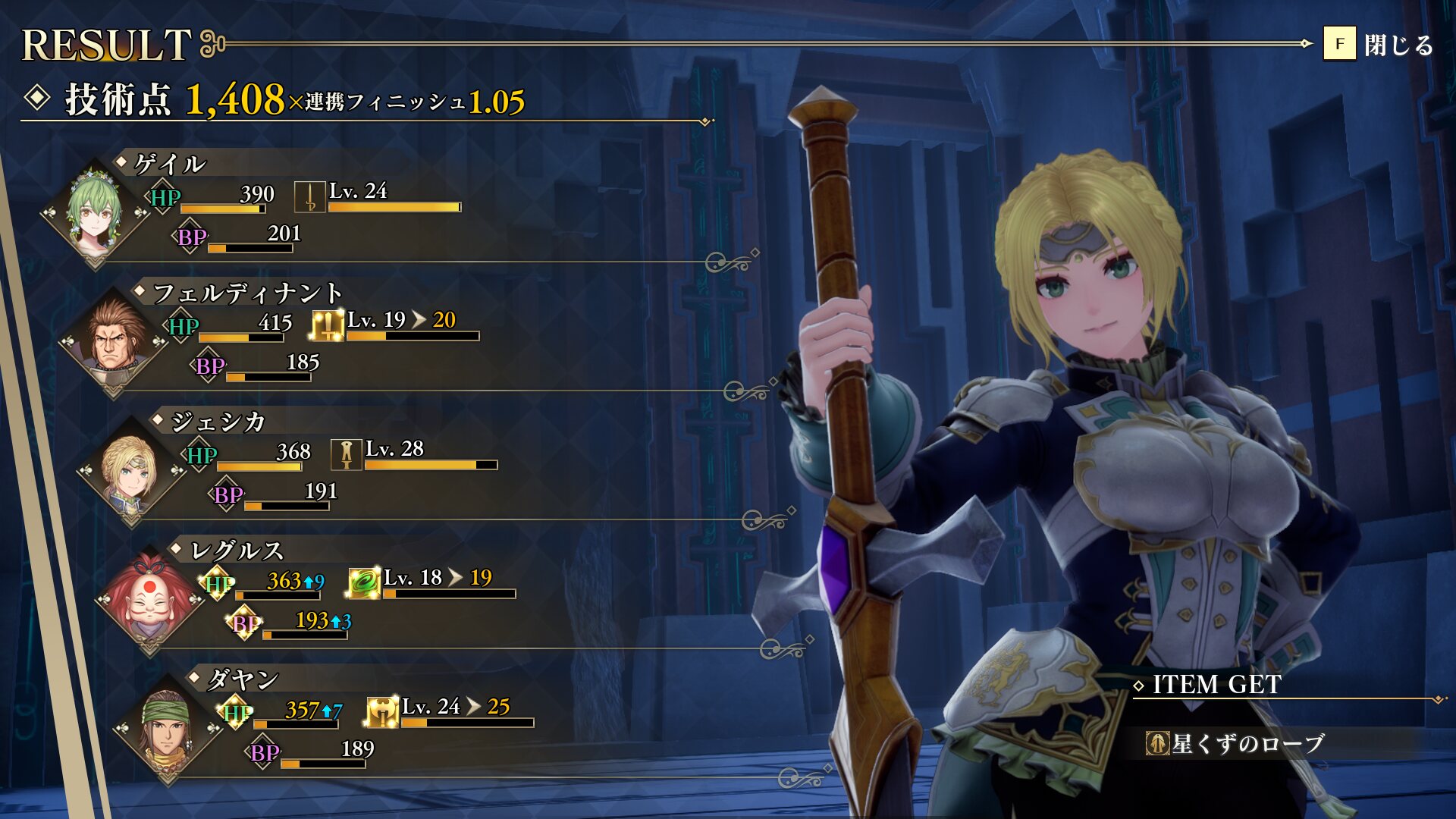Click ゲイル's weapon skill icon
The width and height of the screenshot is (1456, 819).
[309, 197]
